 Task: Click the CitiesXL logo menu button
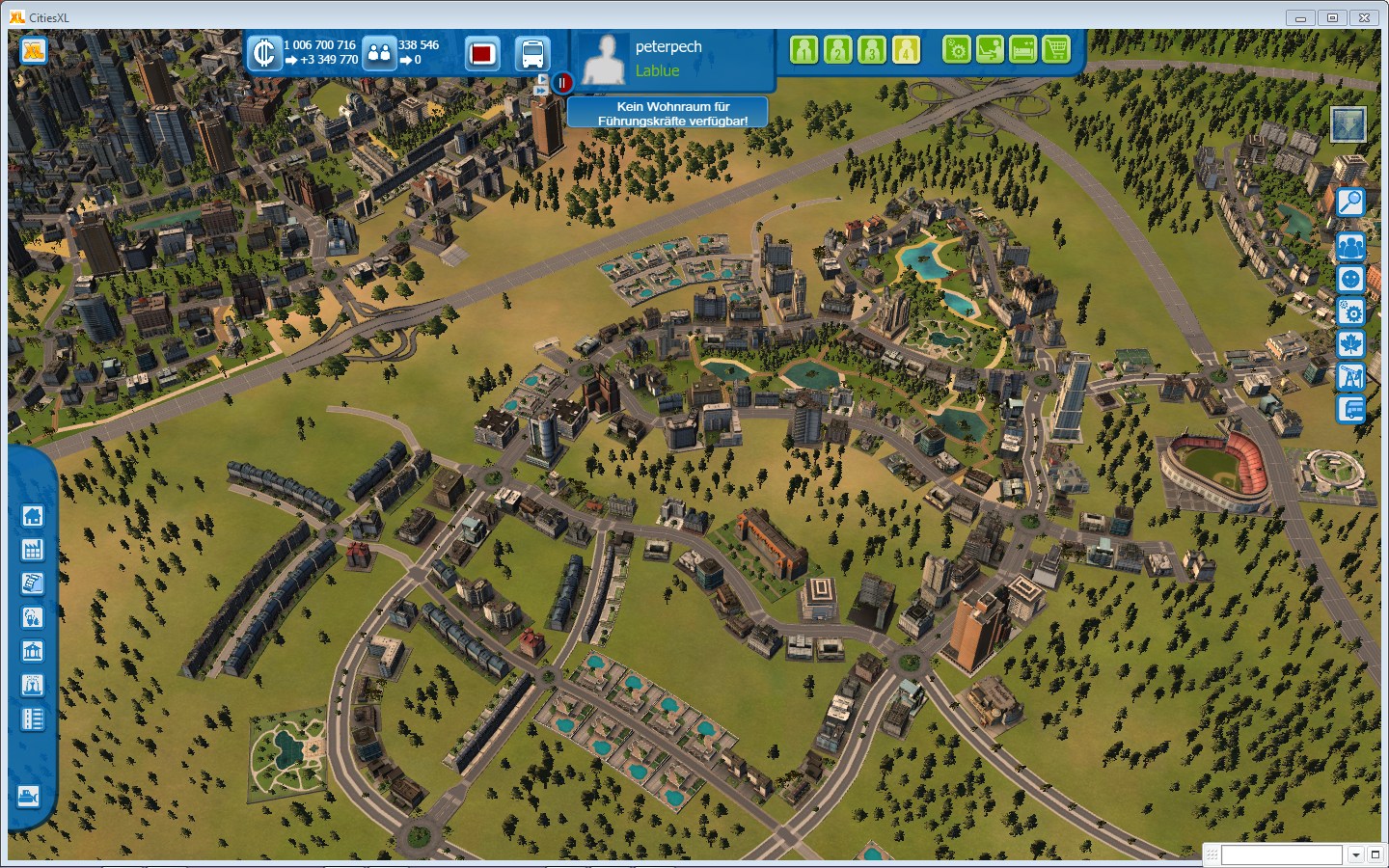(34, 50)
